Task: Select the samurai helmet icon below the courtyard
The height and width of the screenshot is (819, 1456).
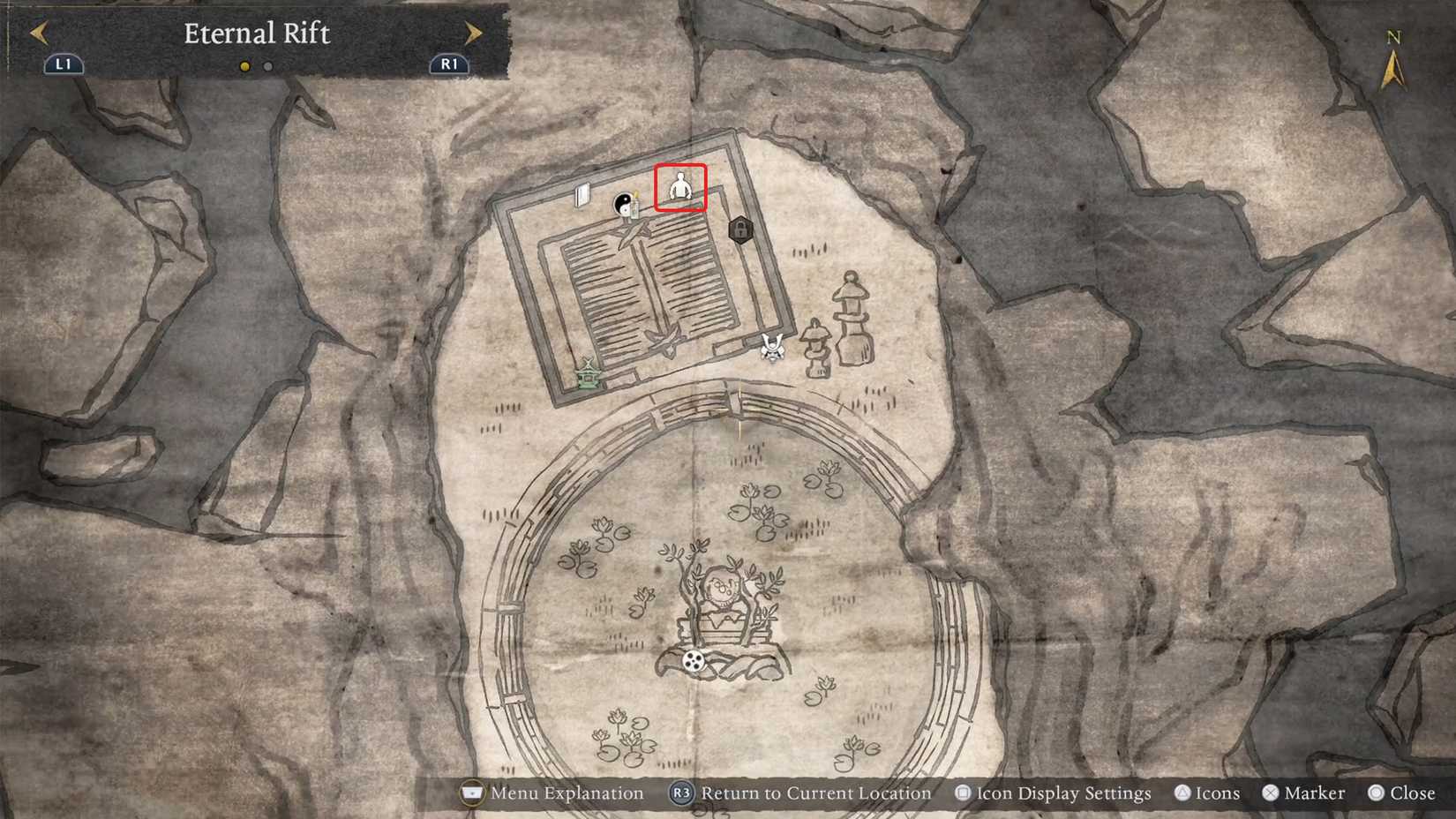Action: (x=770, y=346)
